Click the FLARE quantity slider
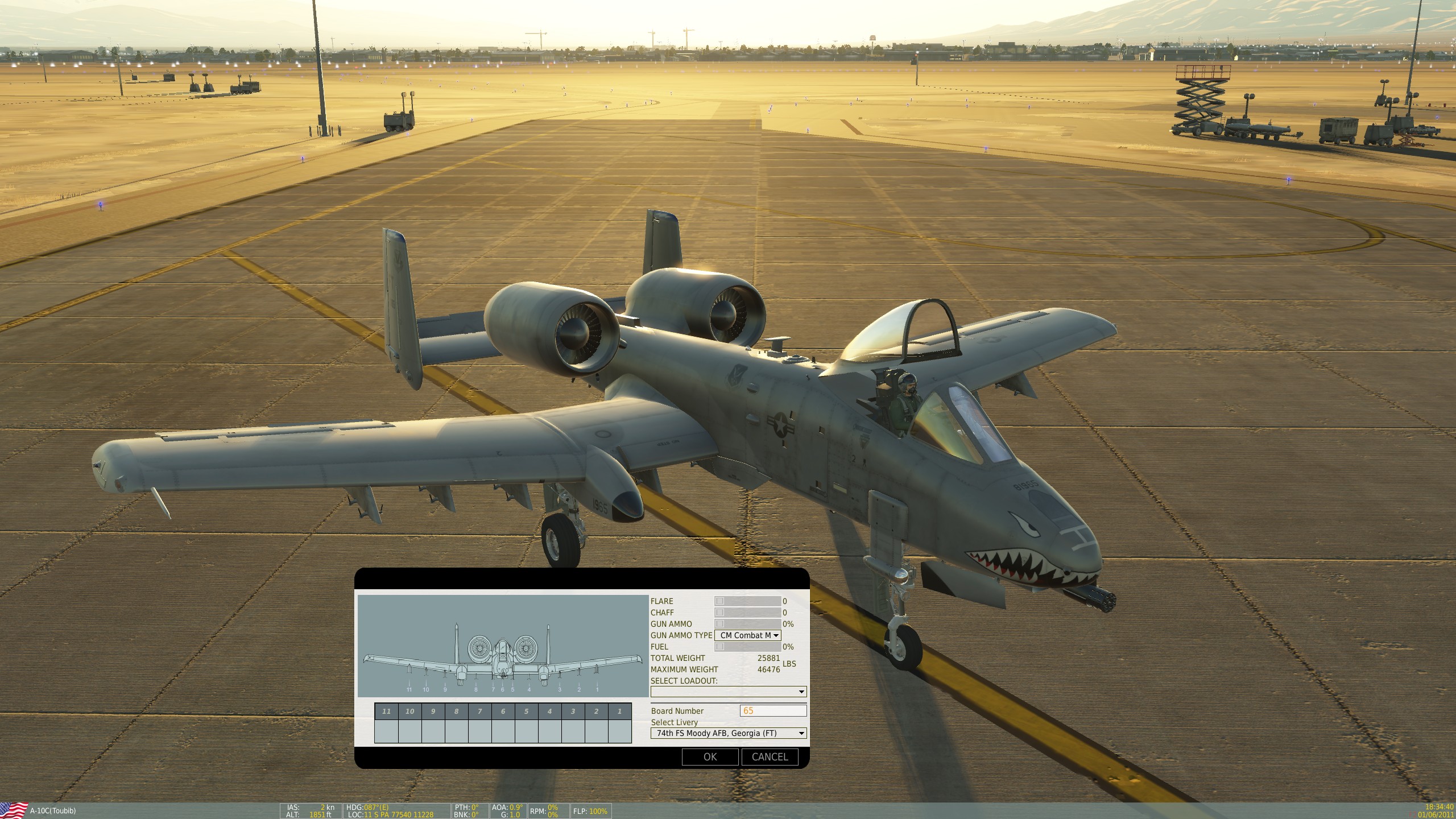 [x=747, y=601]
